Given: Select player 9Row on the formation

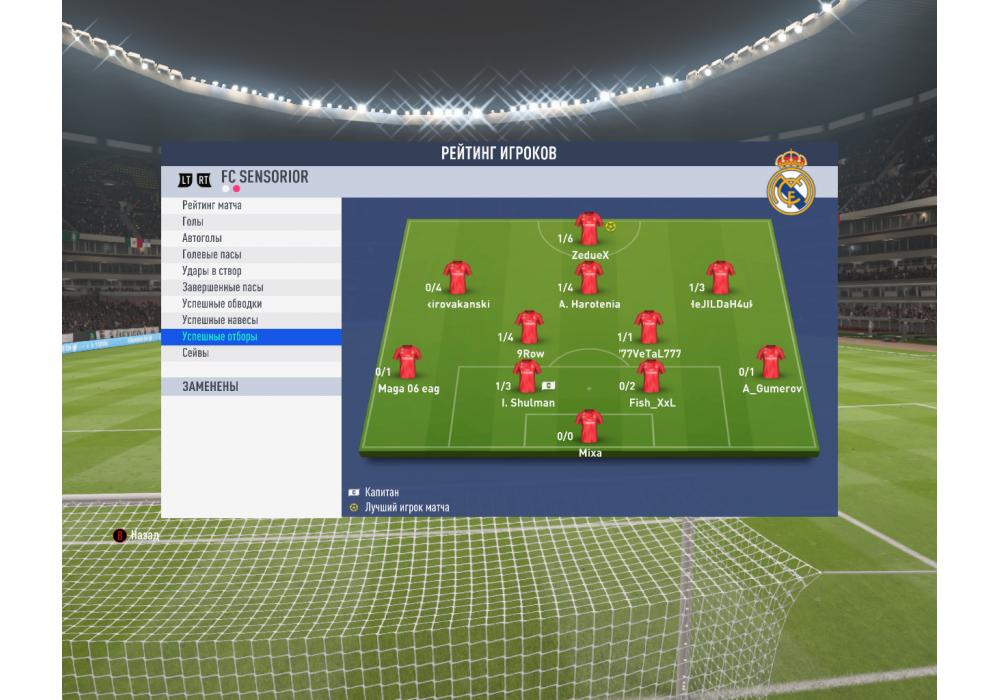Looking at the screenshot, I should point(530,327).
